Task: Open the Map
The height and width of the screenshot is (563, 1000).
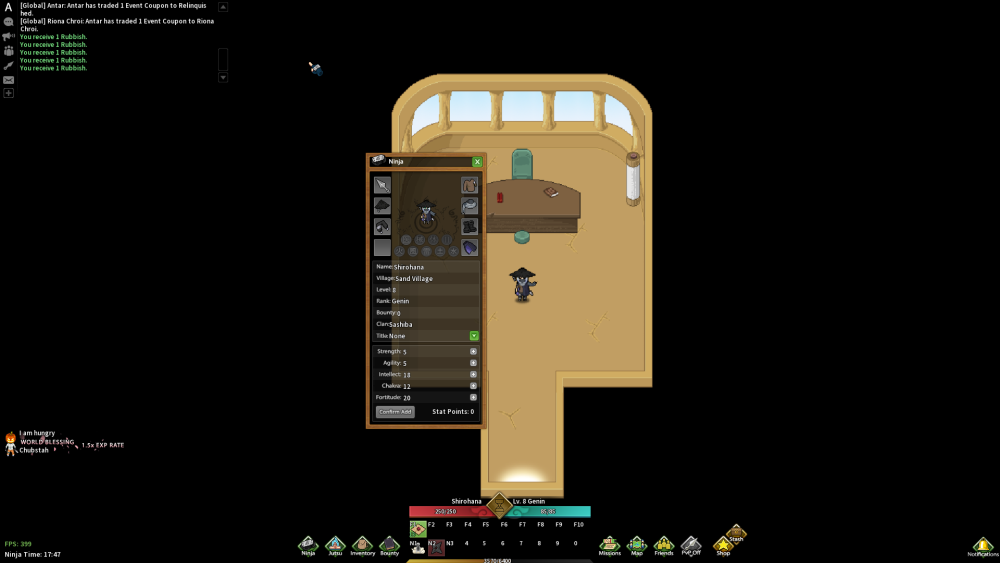Action: (x=637, y=545)
